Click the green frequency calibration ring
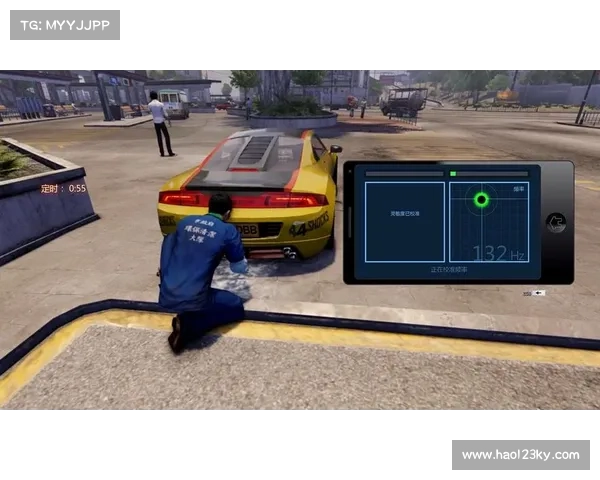Screen dimensions: 600x480 coord(481,200)
